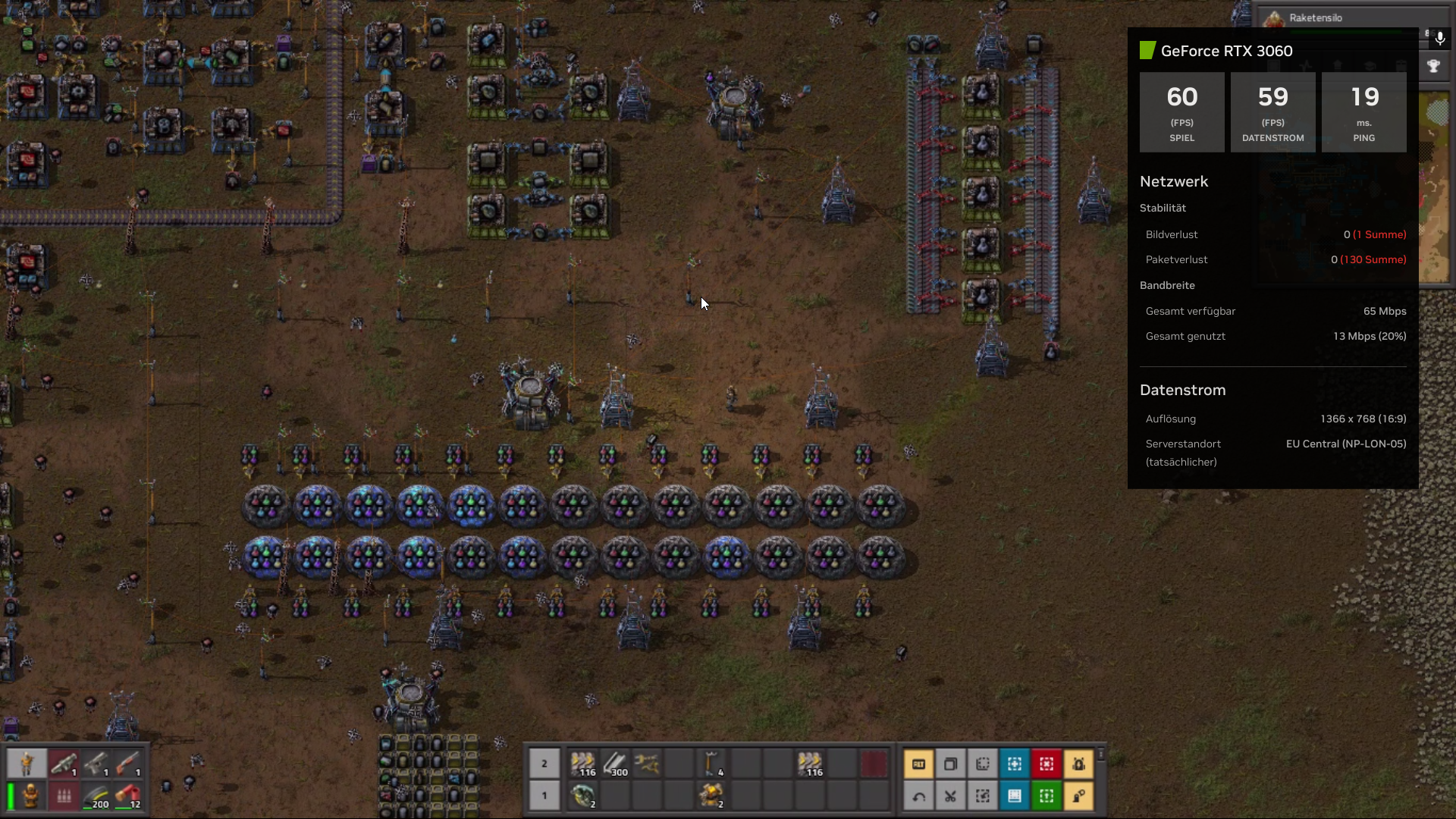Toggle the microphone icon in the overlay
1456x819 pixels.
tap(1439, 38)
